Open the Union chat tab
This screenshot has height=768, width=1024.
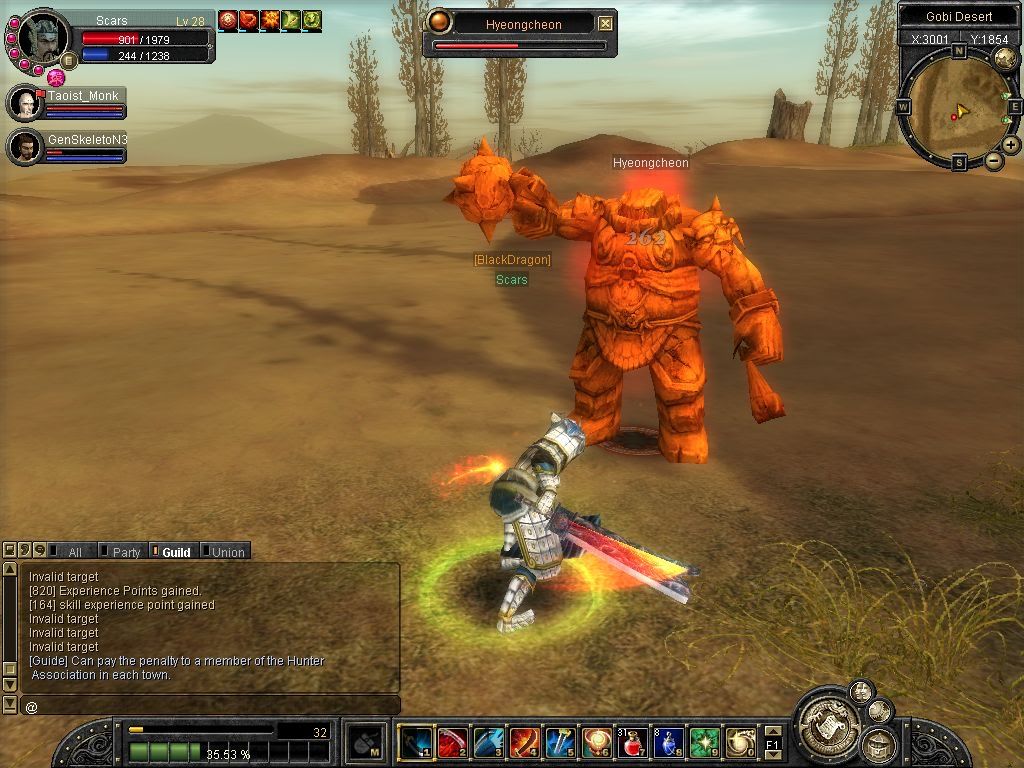point(224,552)
